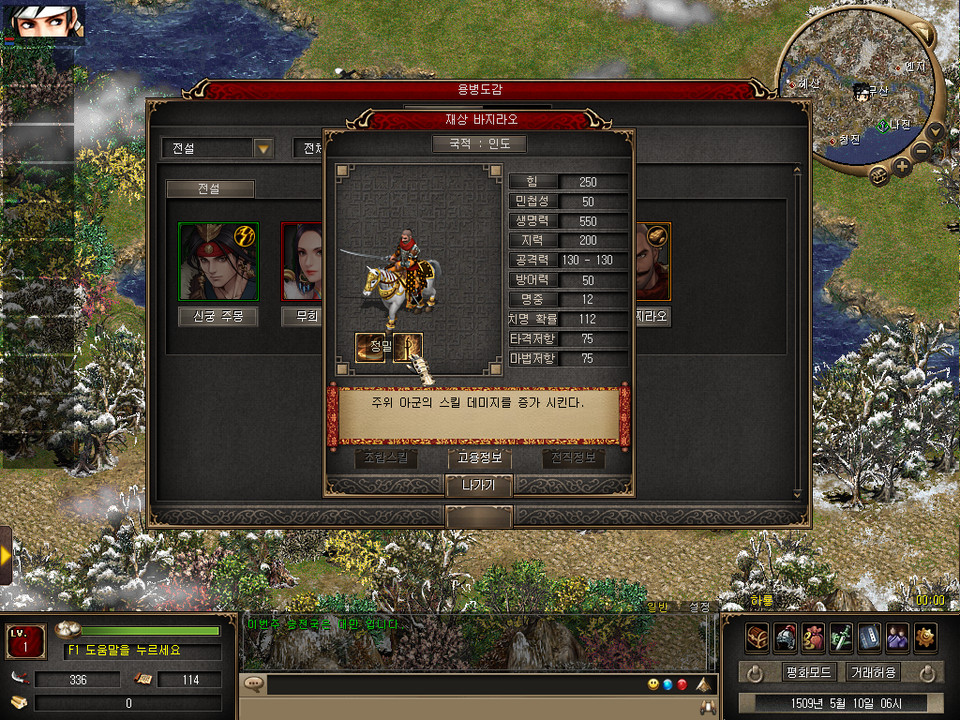Switch to the 전설 tab
960x720 pixels.
[x=210, y=188]
